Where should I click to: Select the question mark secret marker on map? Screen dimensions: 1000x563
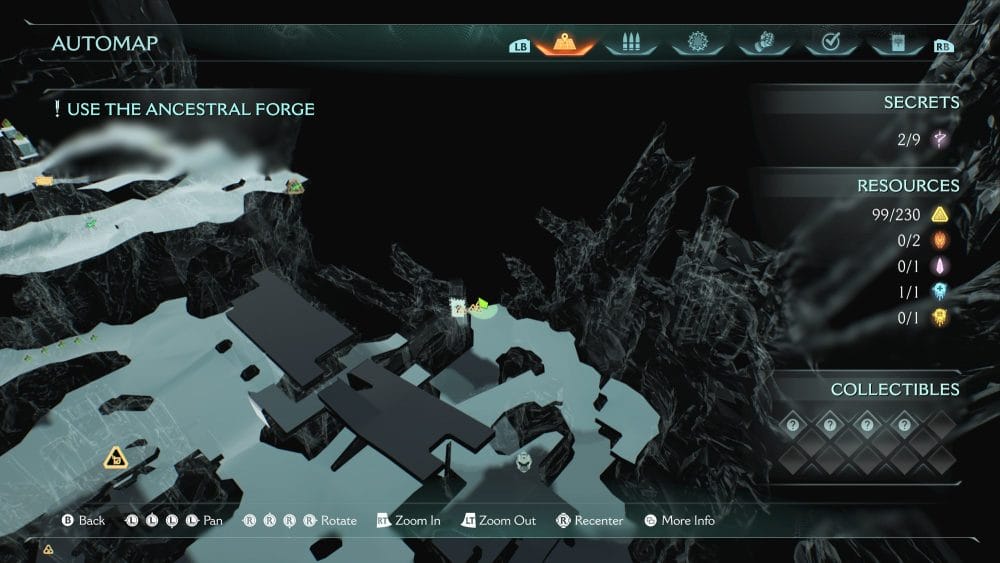coord(458,308)
